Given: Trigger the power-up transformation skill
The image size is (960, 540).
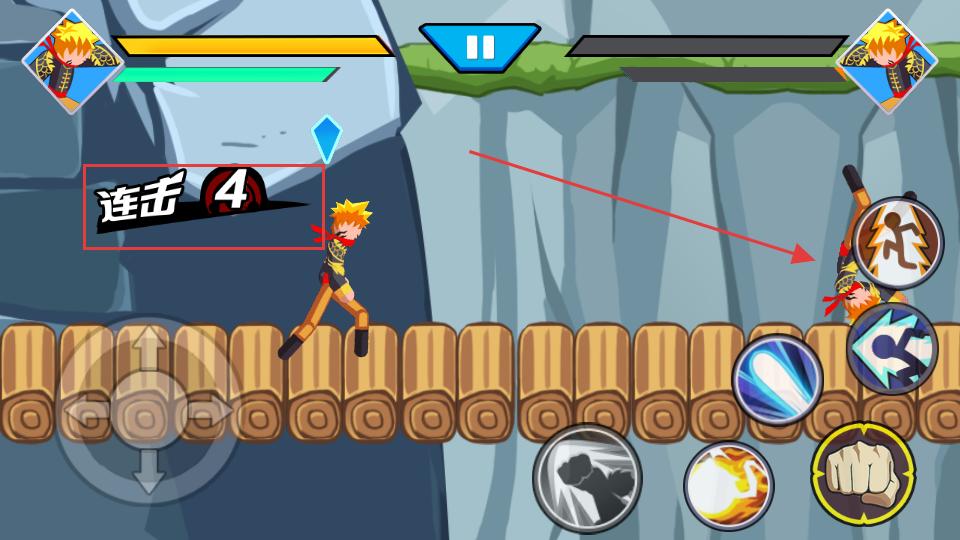Looking at the screenshot, I should [898, 243].
